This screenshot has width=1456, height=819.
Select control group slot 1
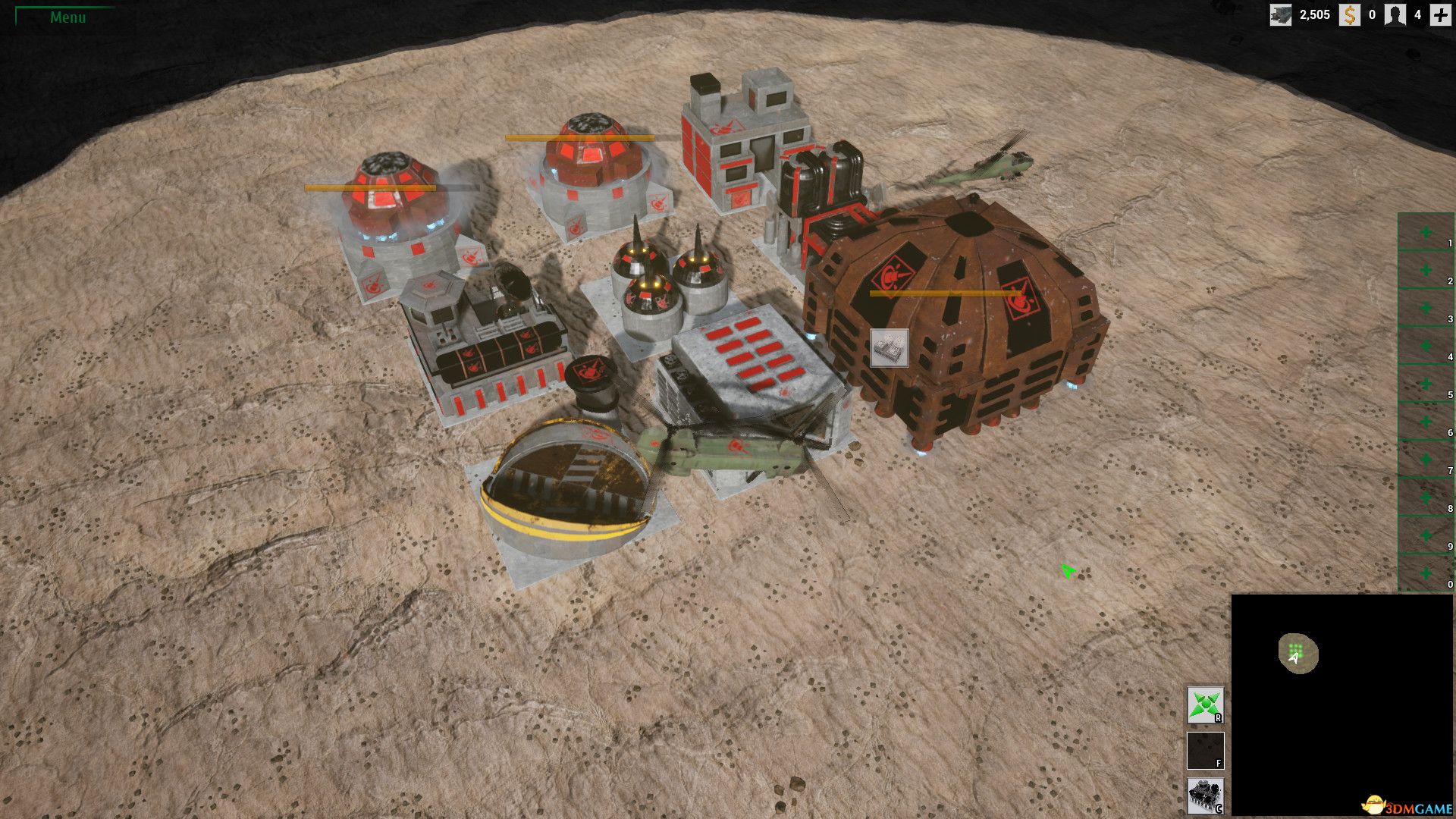coord(1426,232)
